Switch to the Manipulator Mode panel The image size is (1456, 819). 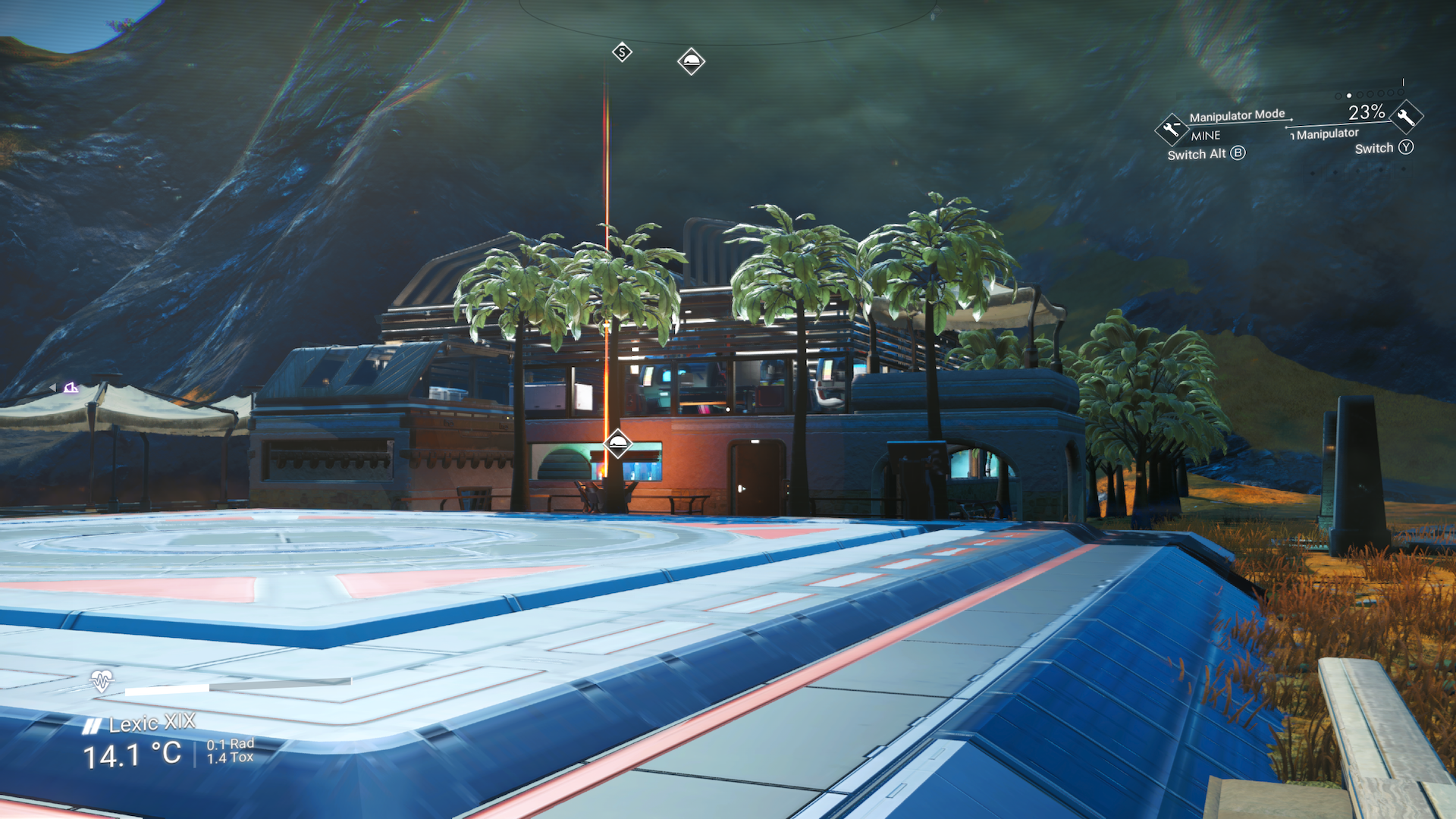coord(1236,115)
